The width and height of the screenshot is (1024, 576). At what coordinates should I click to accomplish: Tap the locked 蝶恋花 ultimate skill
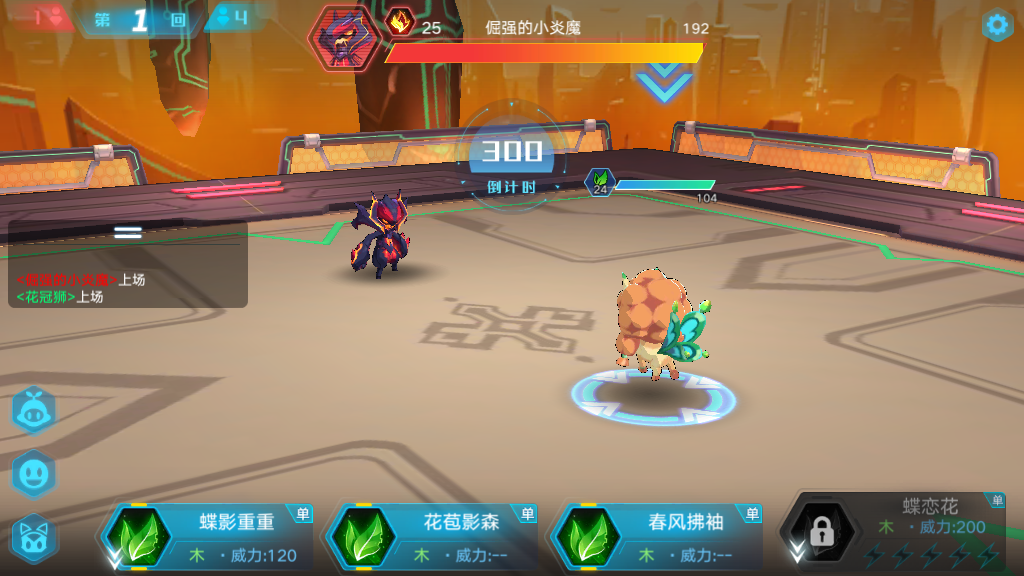(895, 532)
